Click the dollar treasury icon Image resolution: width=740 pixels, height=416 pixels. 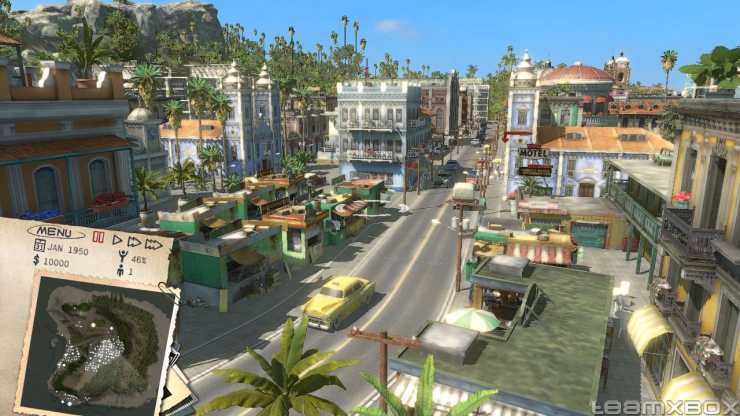coord(38,260)
